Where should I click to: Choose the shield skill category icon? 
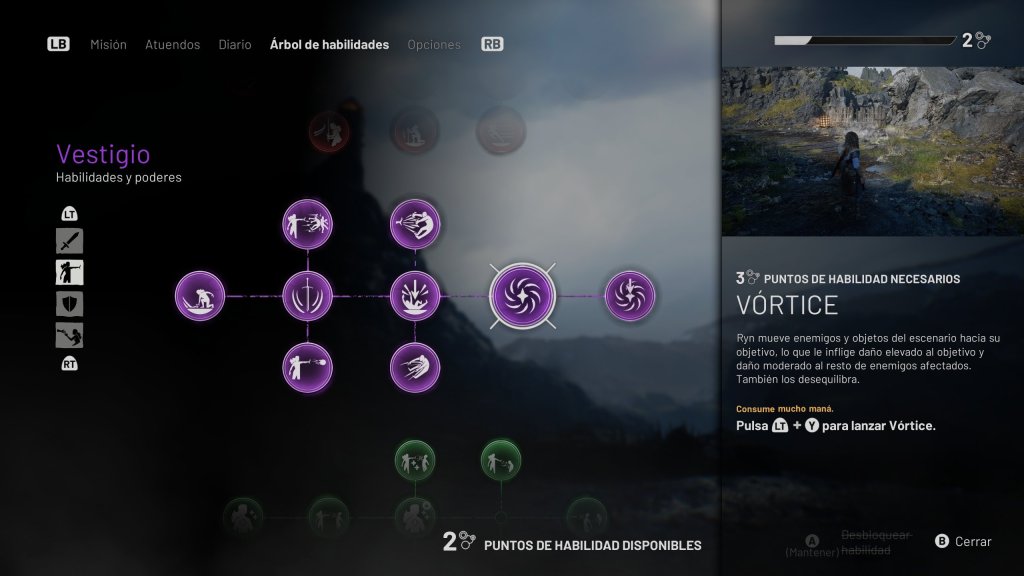(x=70, y=304)
